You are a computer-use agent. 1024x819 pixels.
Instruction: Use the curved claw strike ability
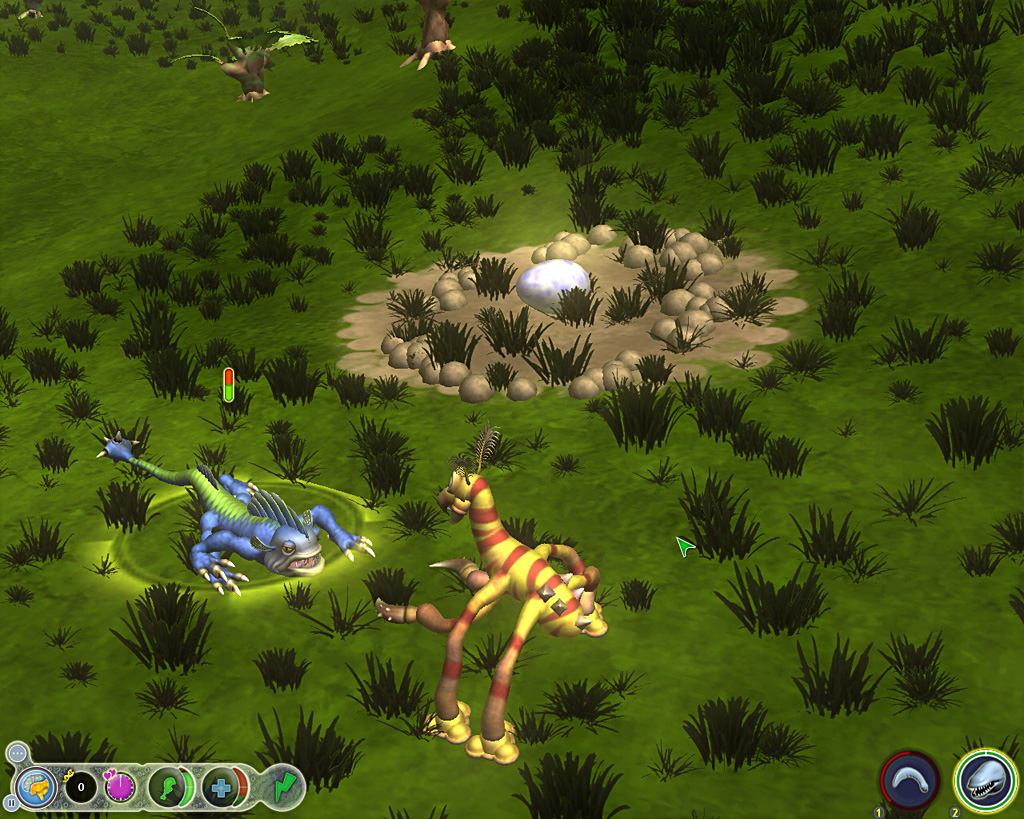point(910,780)
